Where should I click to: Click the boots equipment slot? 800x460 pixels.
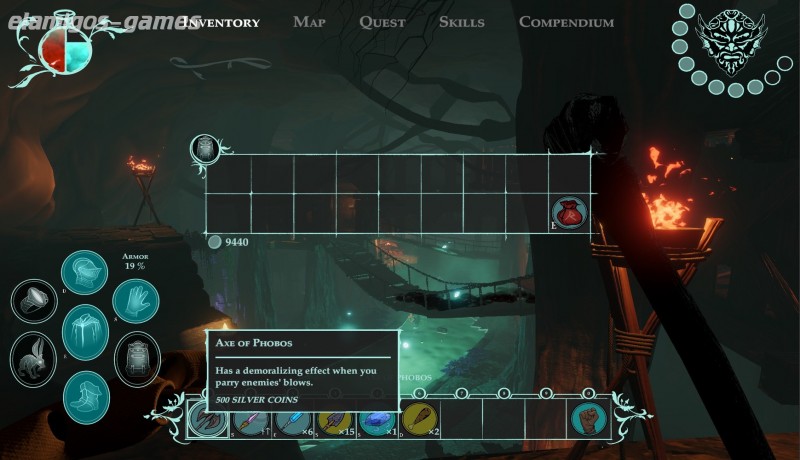(x=86, y=394)
